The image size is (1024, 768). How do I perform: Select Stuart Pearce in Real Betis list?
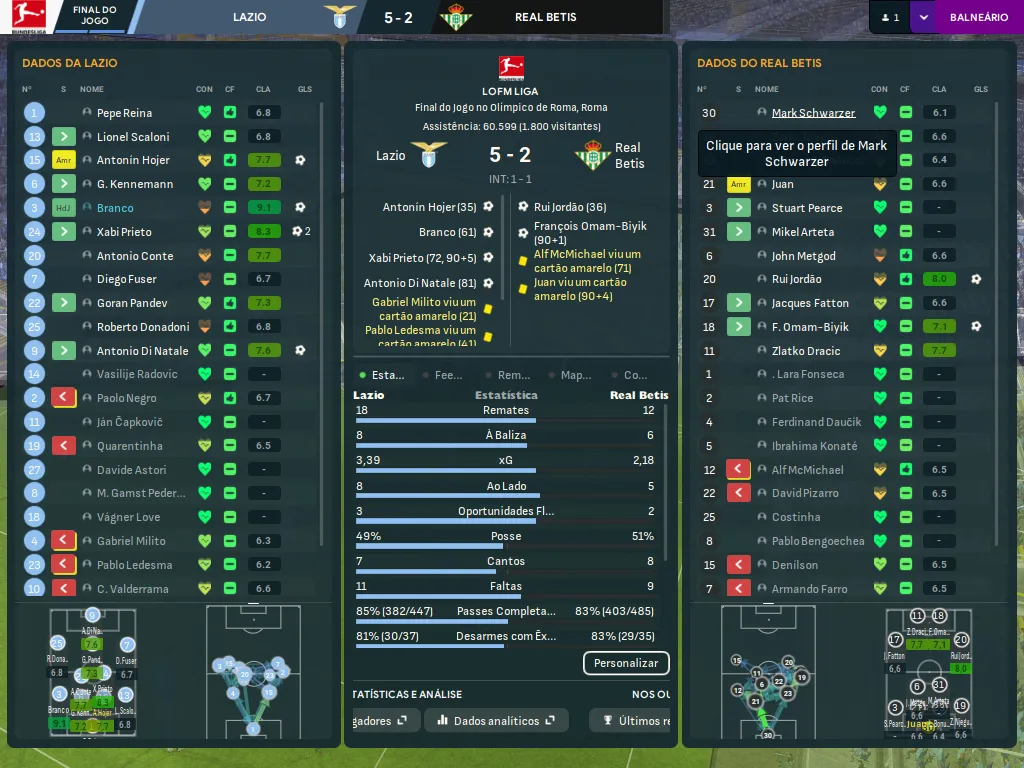(x=806, y=208)
